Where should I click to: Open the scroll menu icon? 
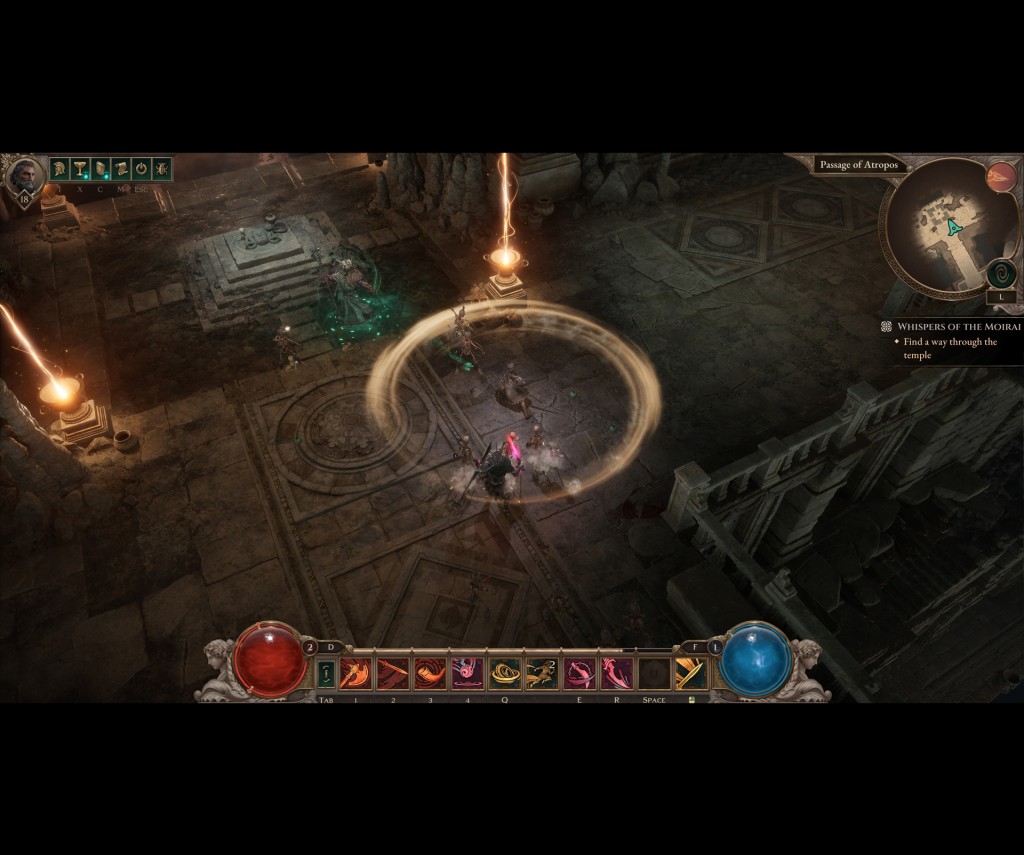tap(121, 169)
